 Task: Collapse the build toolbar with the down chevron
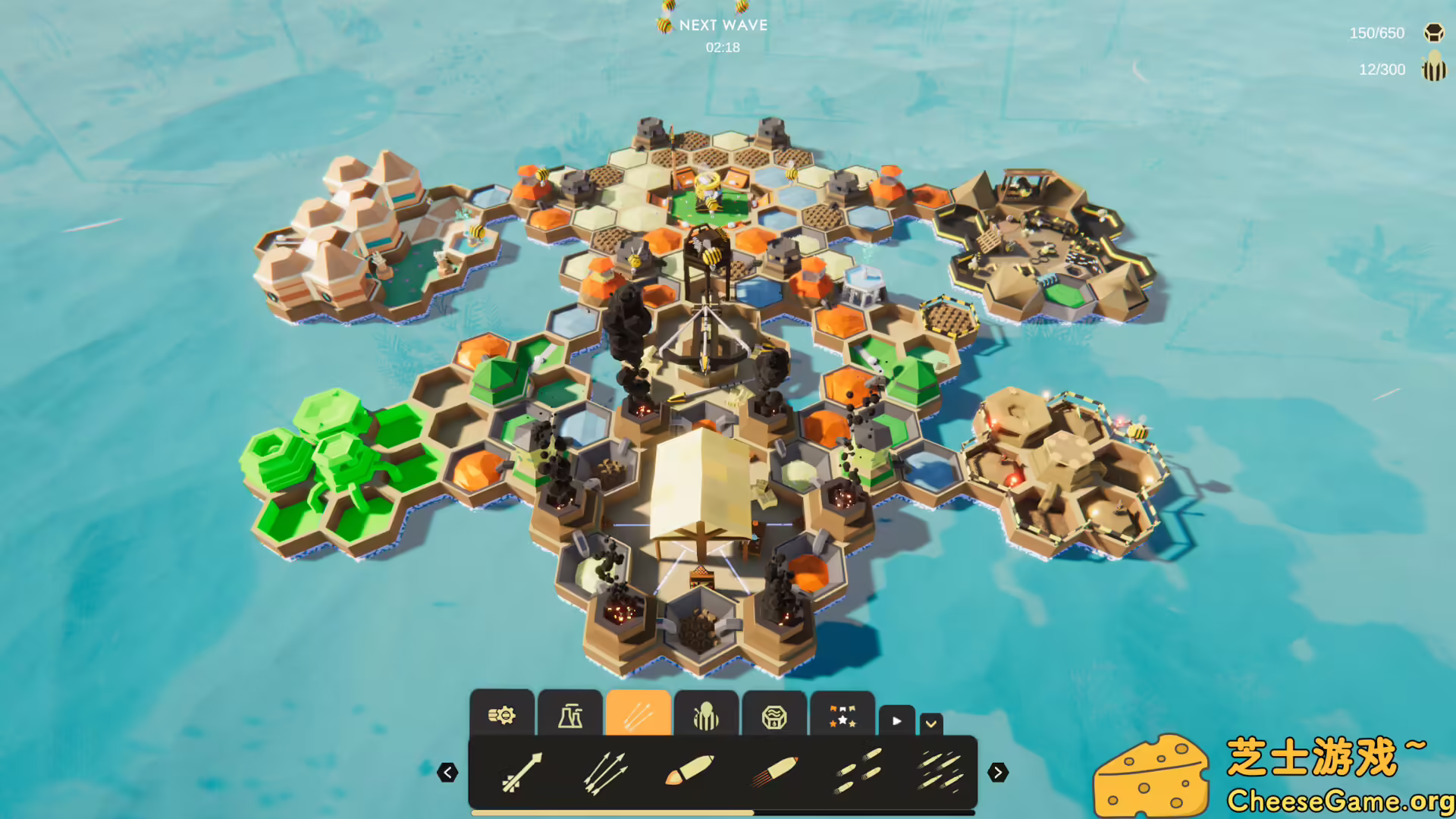click(x=930, y=723)
